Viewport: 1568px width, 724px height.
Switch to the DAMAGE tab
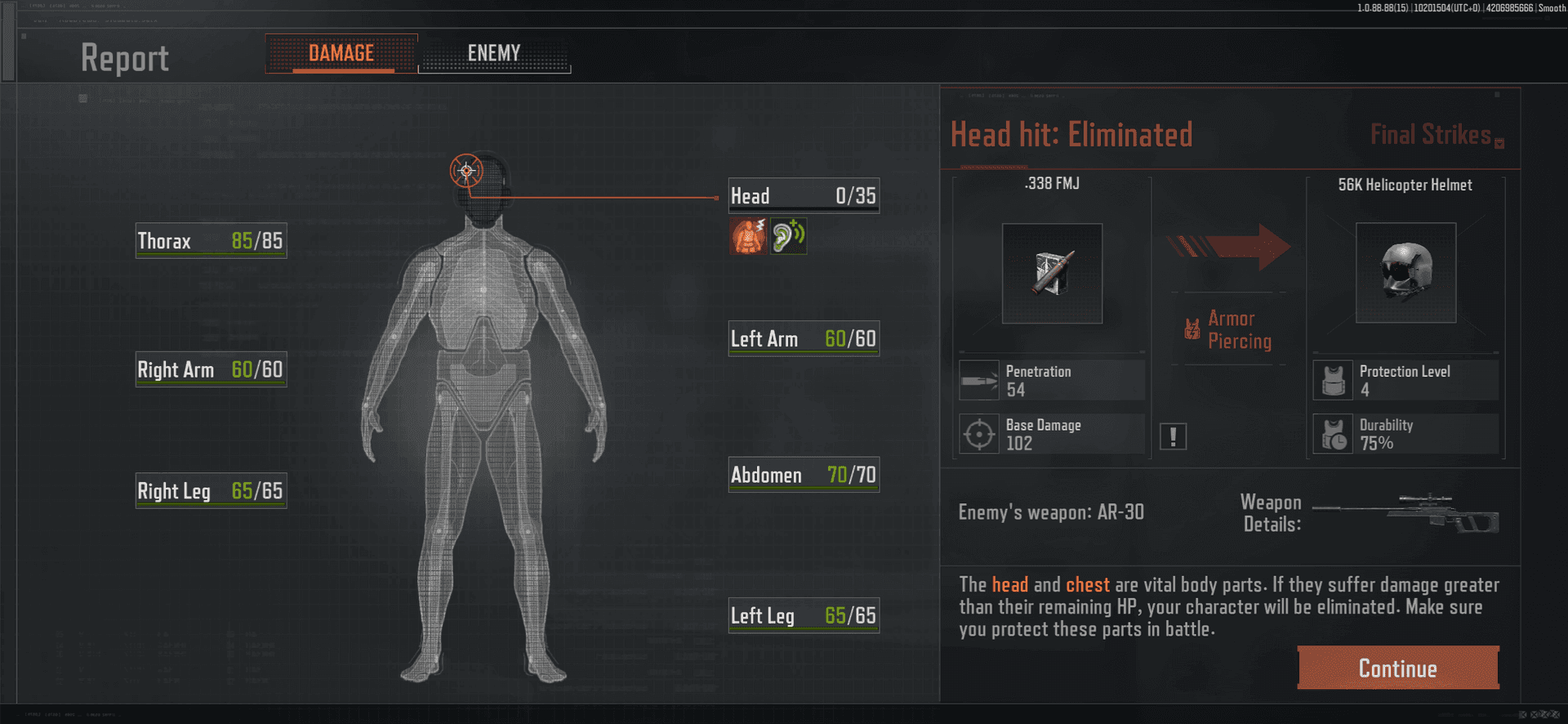pos(341,54)
